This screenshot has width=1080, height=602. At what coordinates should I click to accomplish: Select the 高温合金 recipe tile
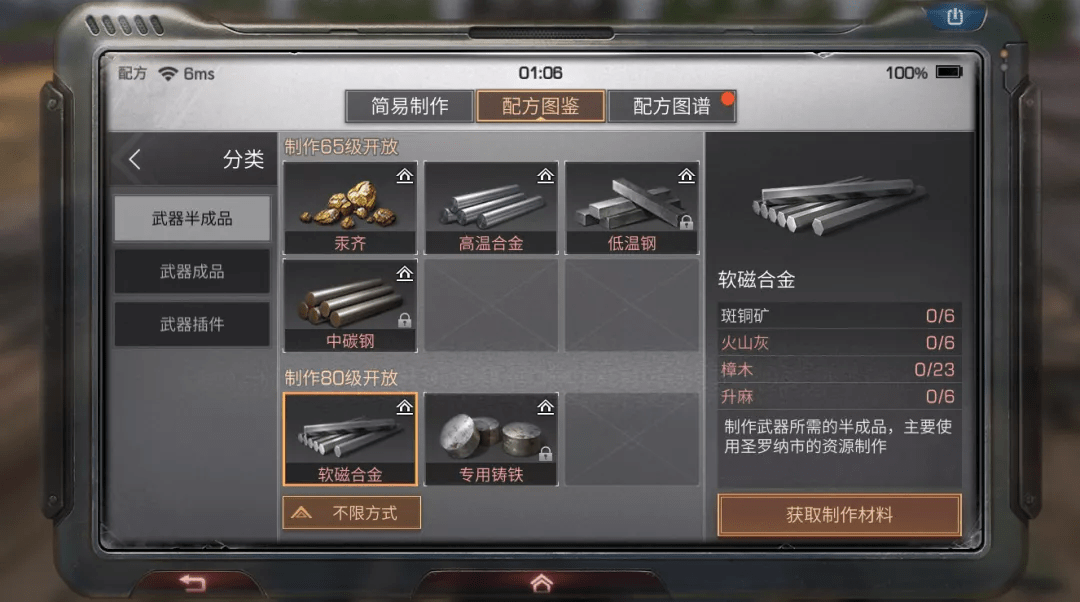tap(491, 207)
